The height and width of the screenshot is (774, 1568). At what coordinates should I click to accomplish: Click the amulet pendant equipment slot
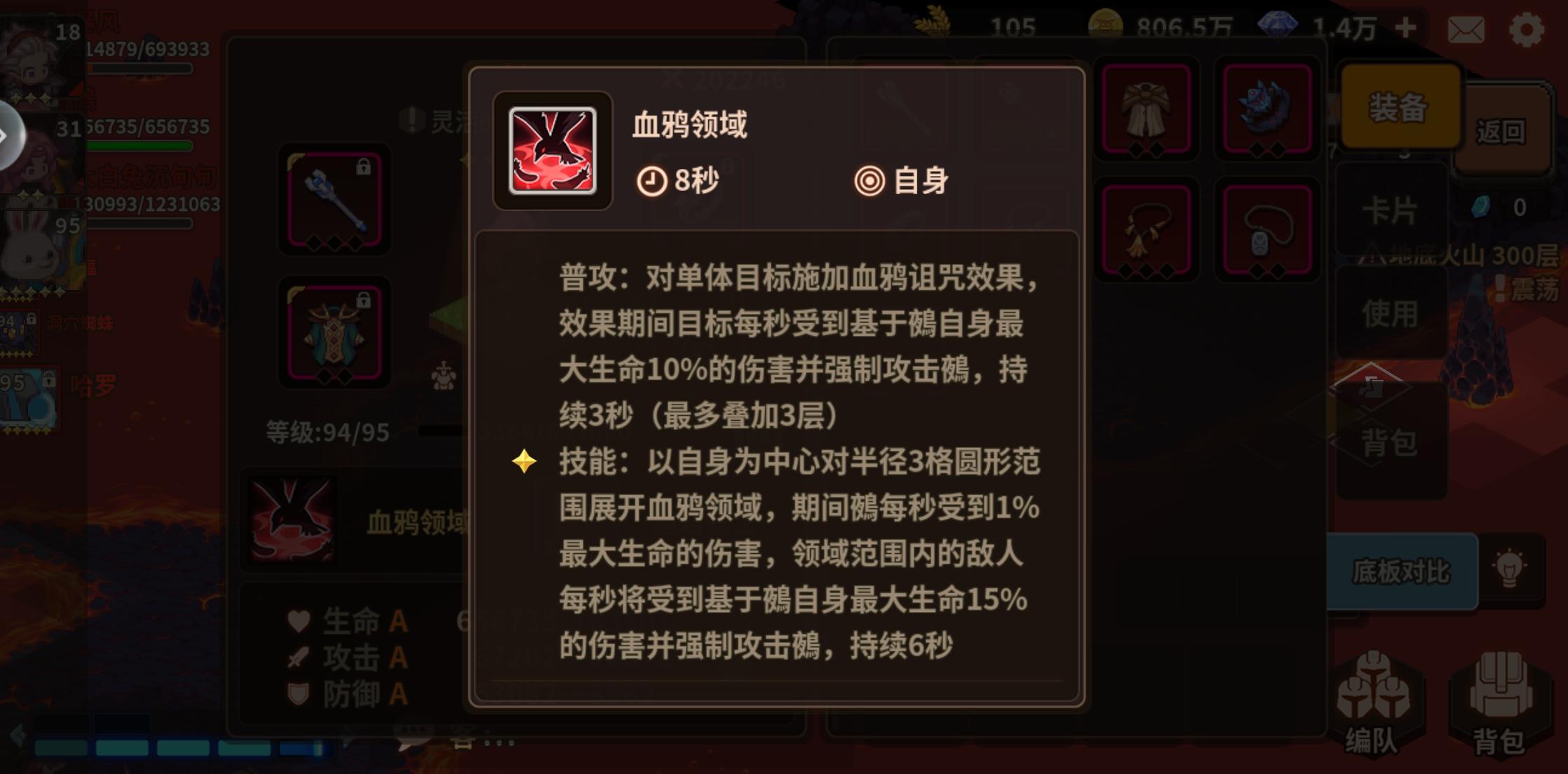click(1267, 231)
